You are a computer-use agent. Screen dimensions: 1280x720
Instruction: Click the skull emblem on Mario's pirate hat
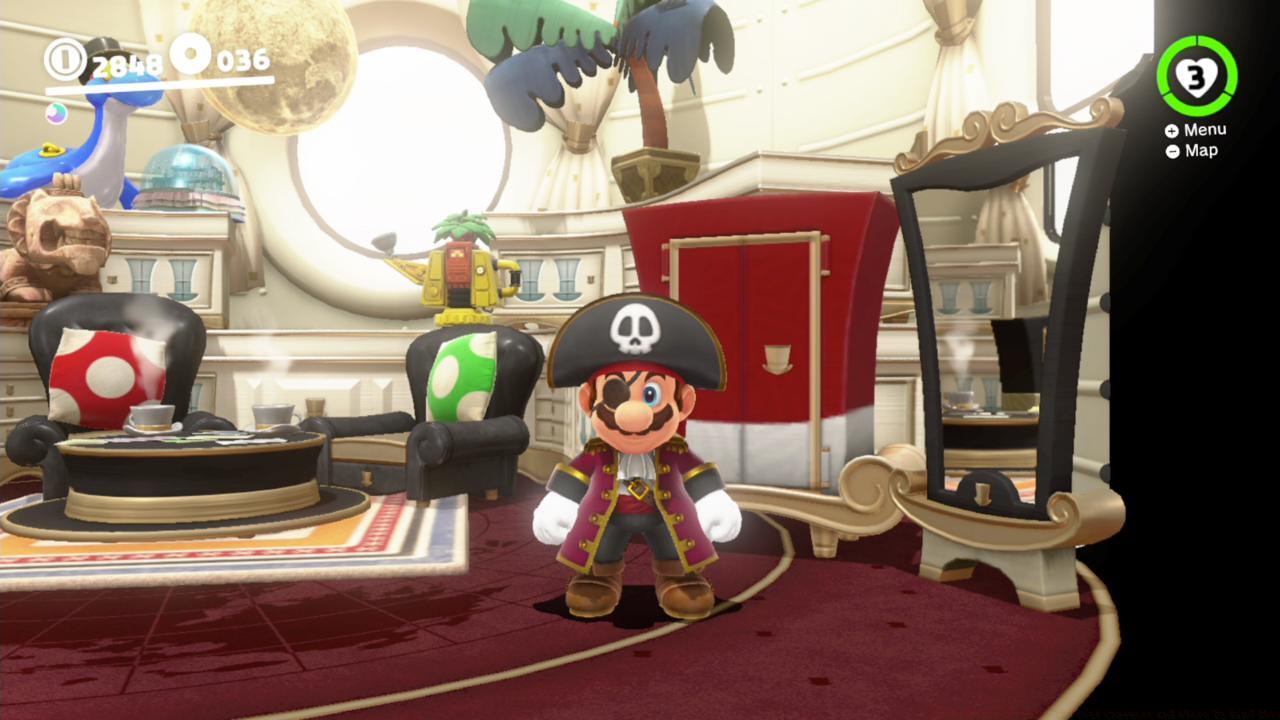[637, 330]
